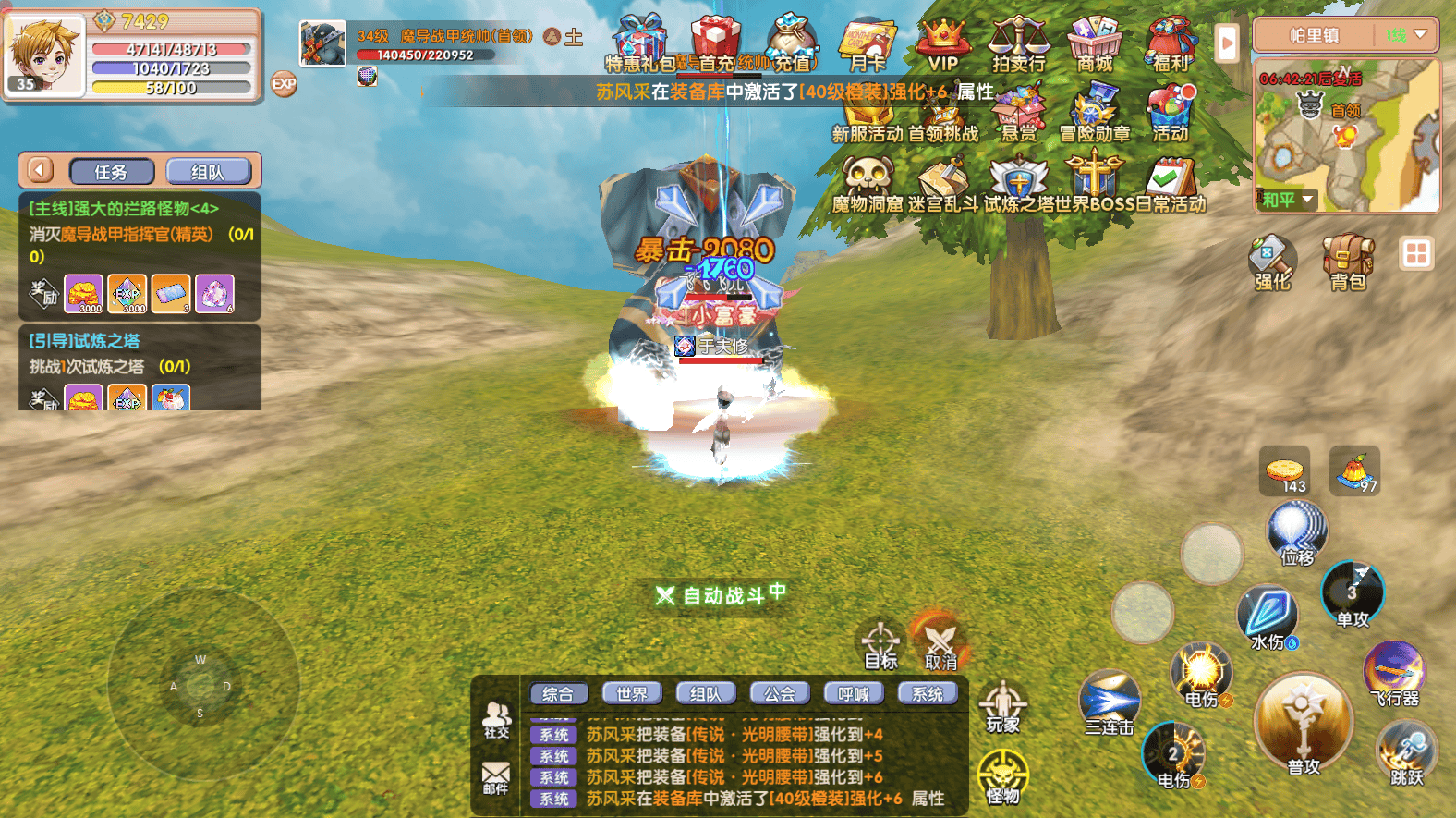Viewport: 1456px width, 818px height.
Task: Switch chat to the 世界 channel
Action: (632, 693)
